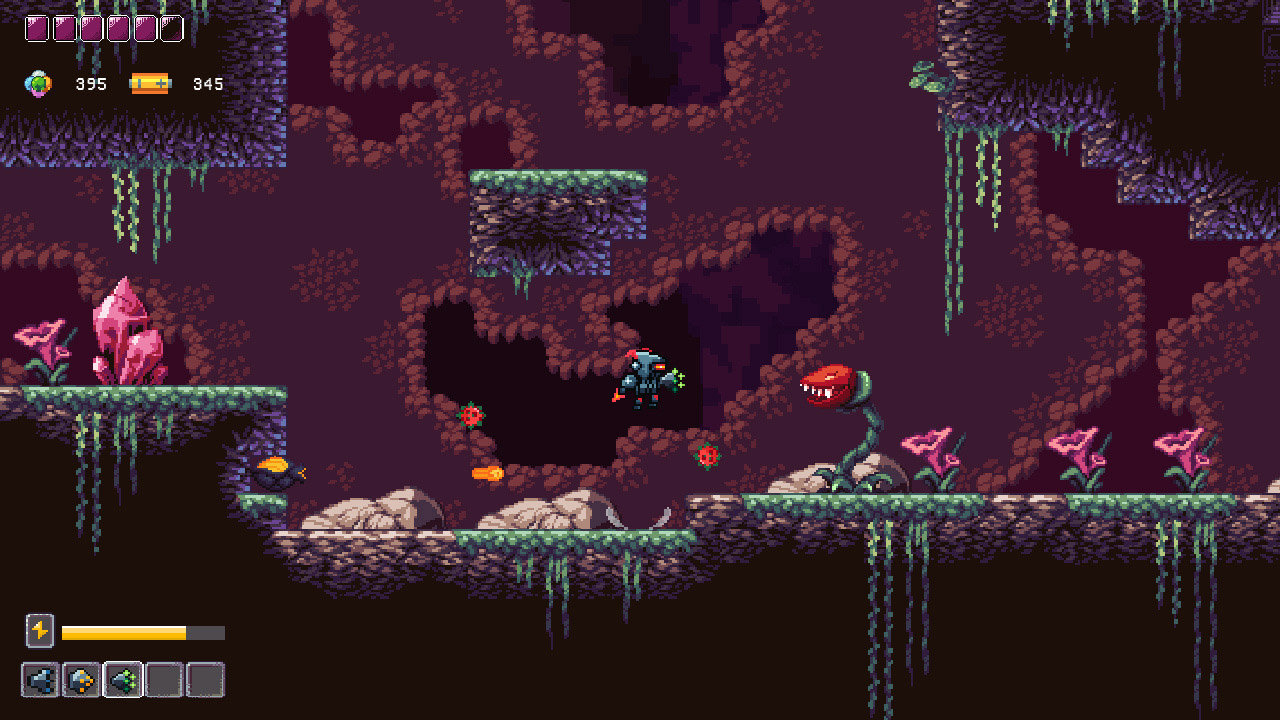Click the colorful gem currency icon
Viewport: 1280px width, 720px height.
(37, 84)
